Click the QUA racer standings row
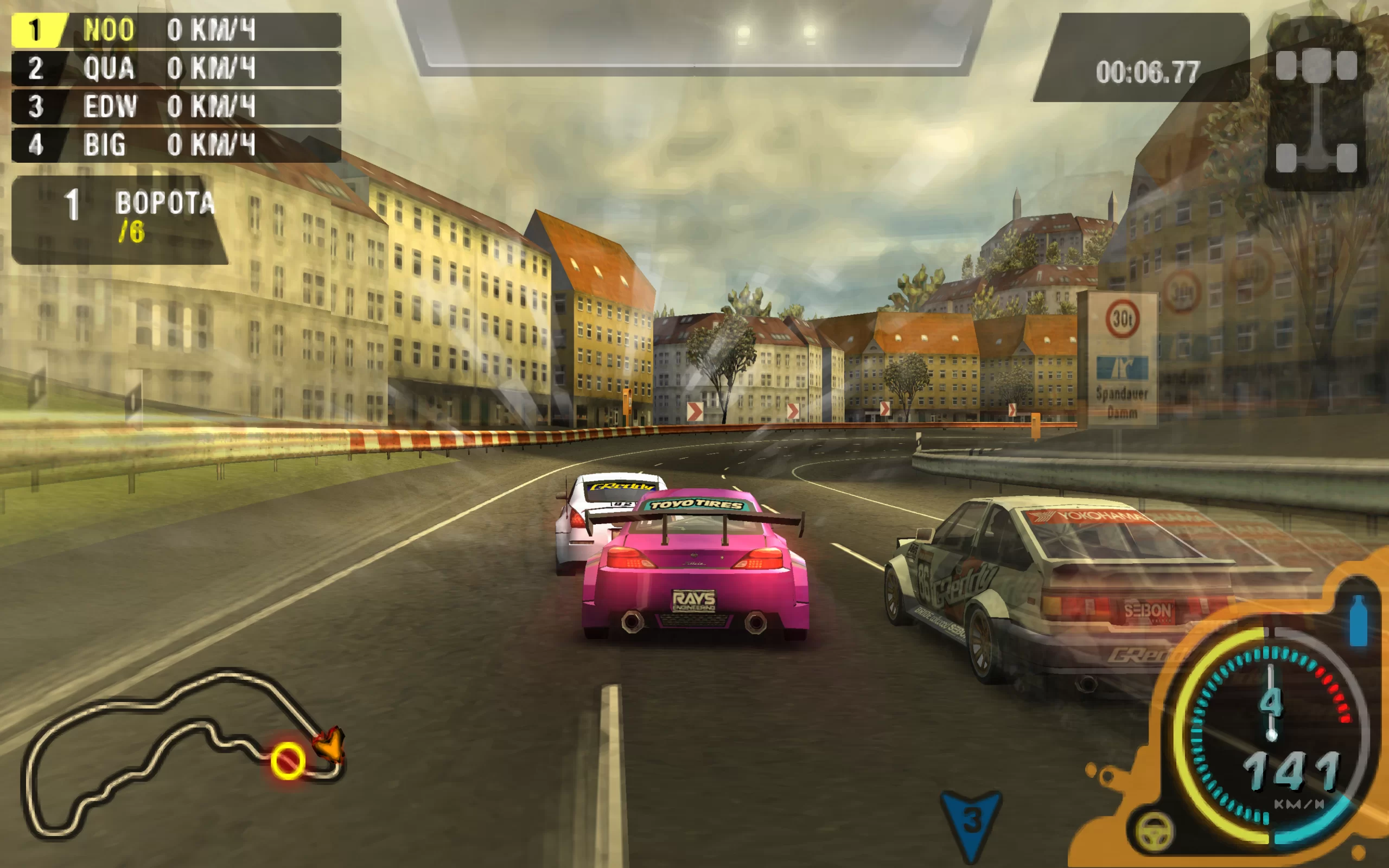The height and width of the screenshot is (868, 1389). 176,68
